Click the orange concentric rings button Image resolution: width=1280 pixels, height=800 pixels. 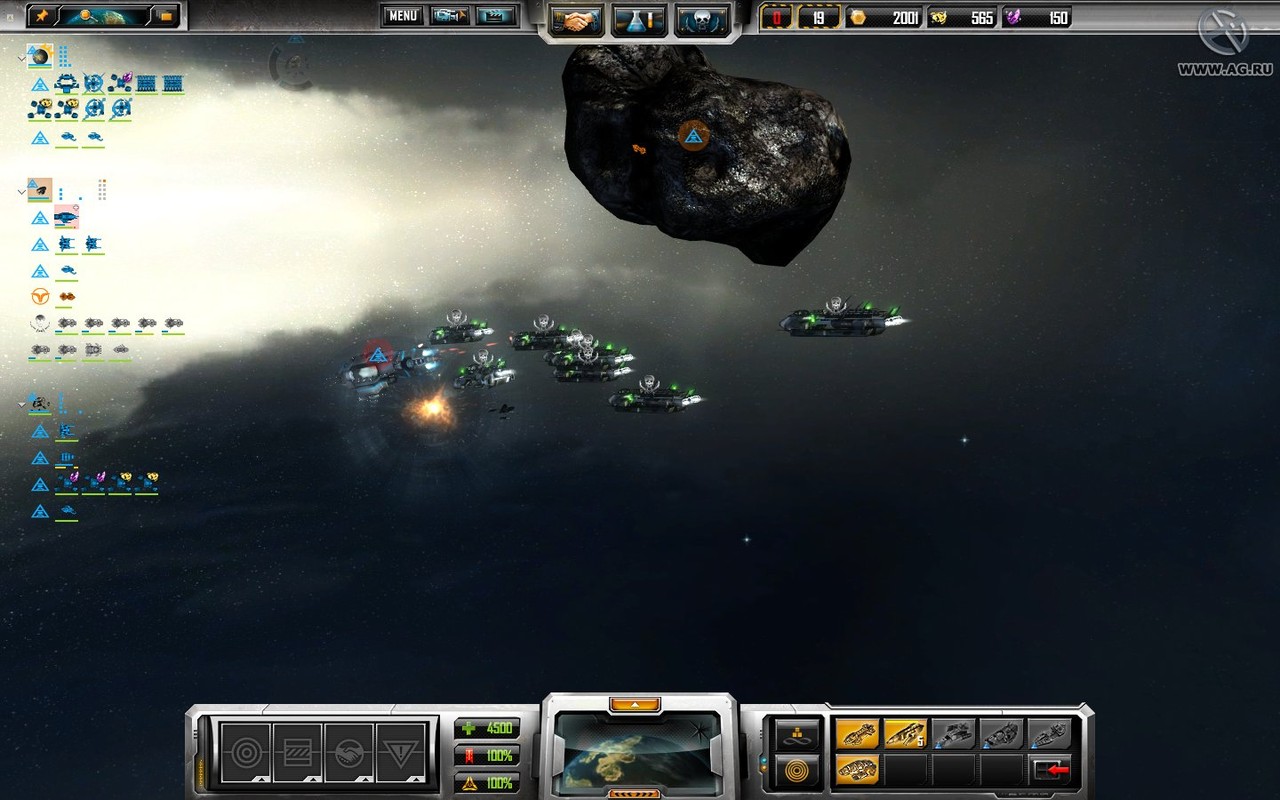(x=798, y=771)
